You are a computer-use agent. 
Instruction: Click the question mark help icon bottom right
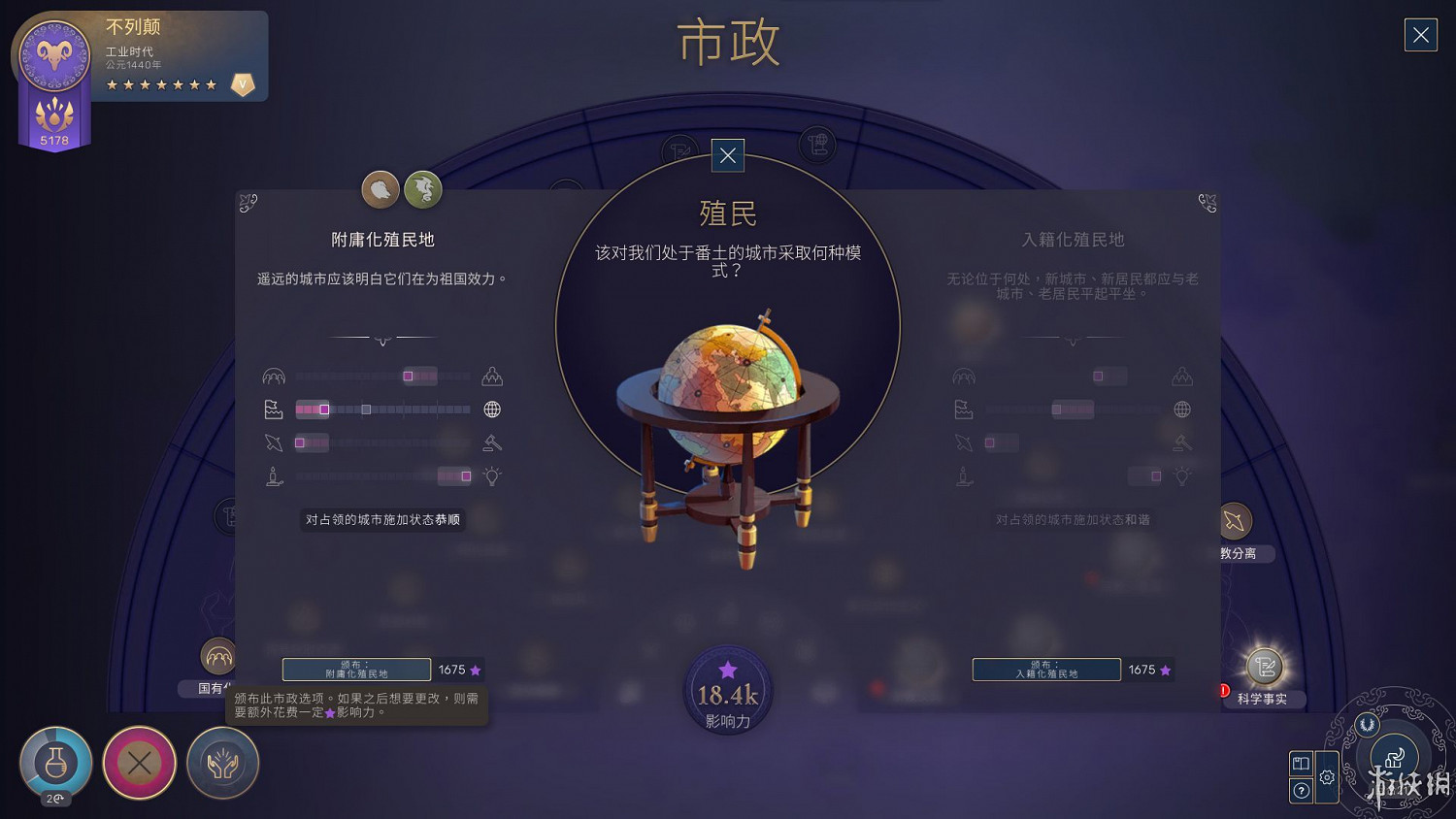(x=1301, y=790)
